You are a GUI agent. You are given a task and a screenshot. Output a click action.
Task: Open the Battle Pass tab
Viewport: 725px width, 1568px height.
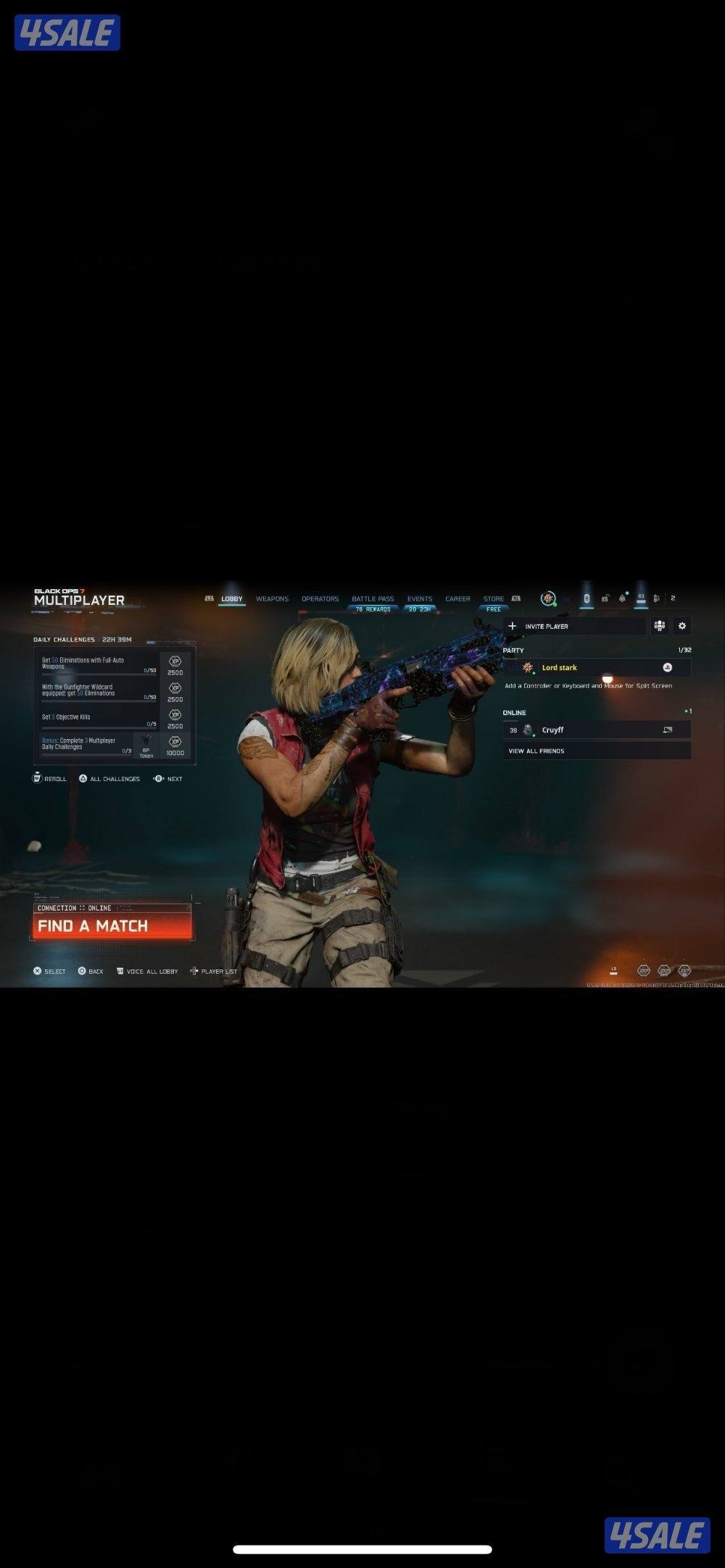[373, 599]
